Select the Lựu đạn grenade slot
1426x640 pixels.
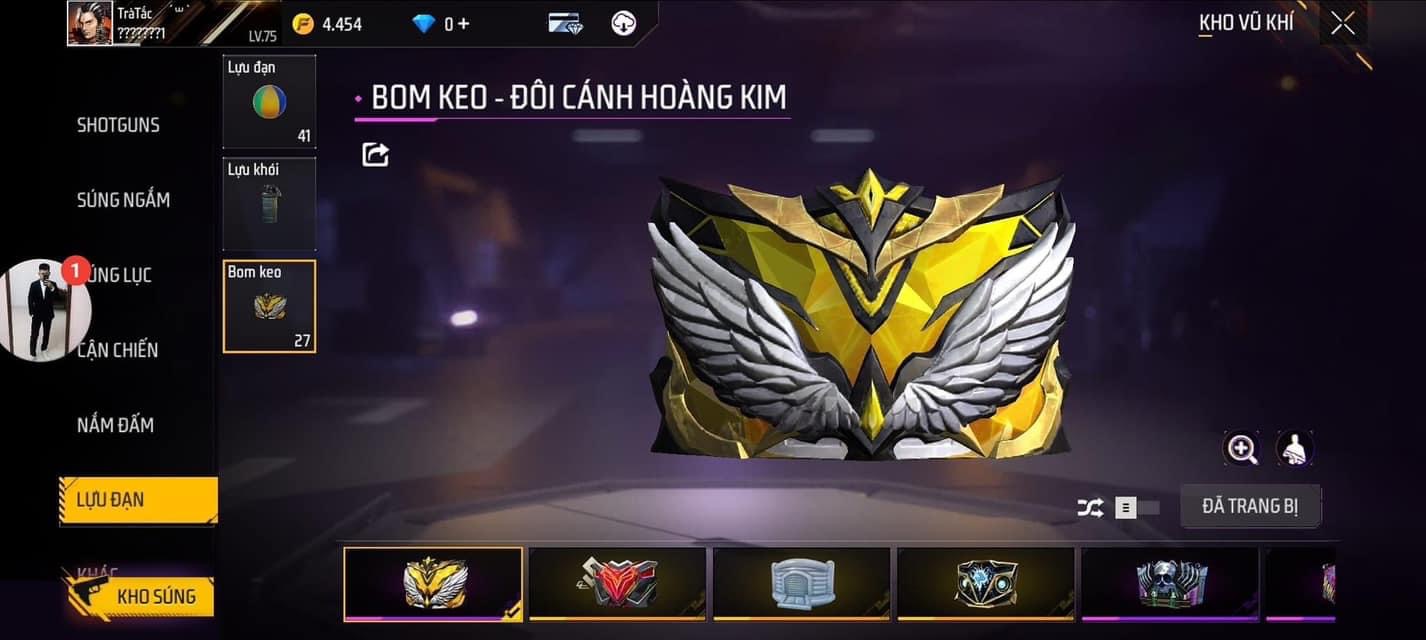pyautogui.click(x=269, y=101)
